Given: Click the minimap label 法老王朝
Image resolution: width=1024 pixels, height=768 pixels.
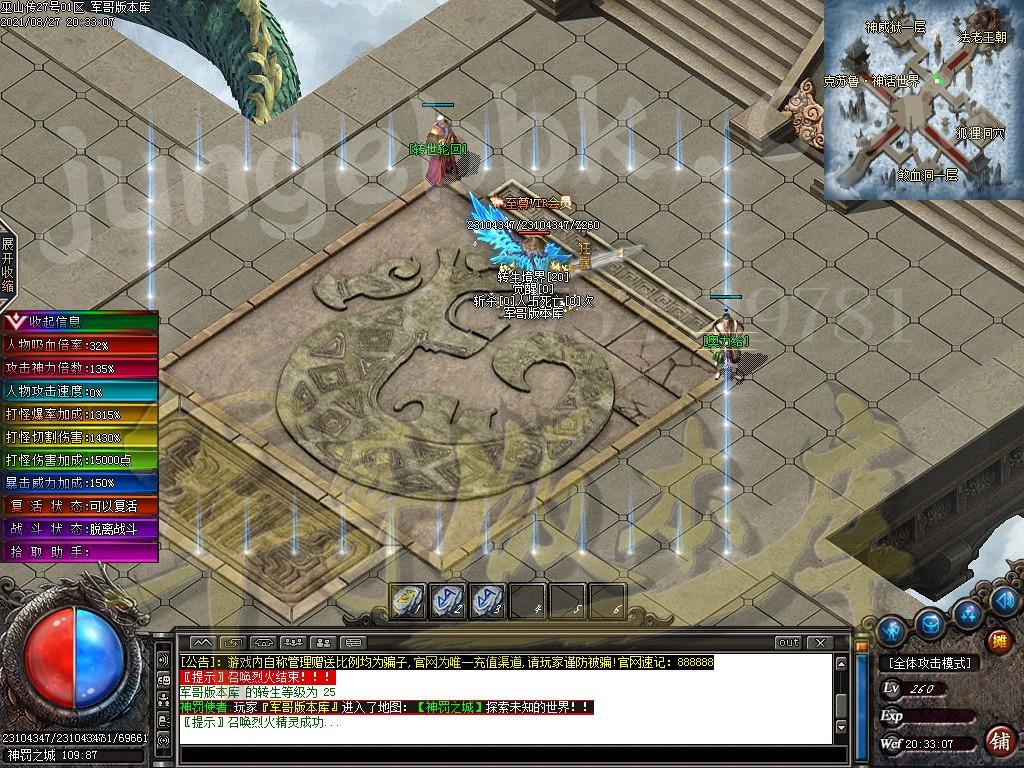Looking at the screenshot, I should (983, 37).
